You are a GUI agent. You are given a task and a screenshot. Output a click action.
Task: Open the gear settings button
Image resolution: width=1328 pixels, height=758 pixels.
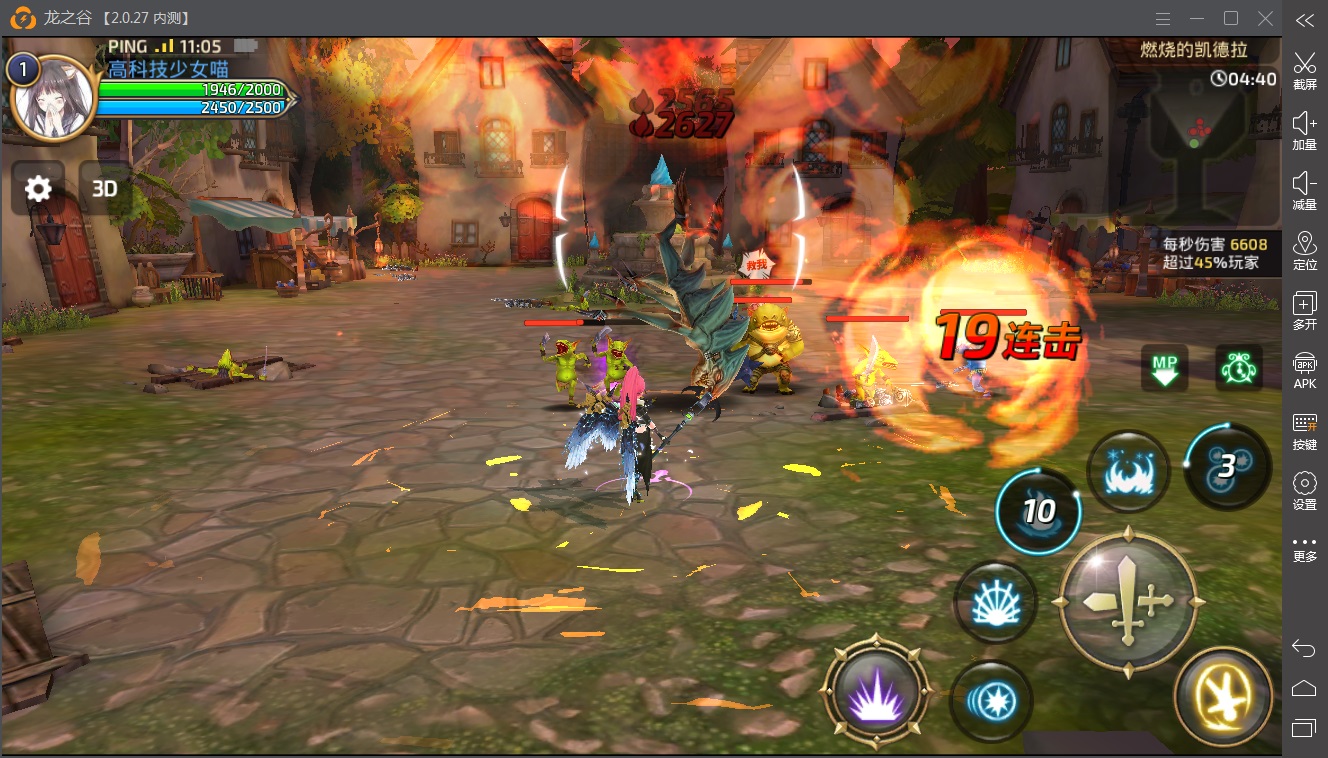[x=38, y=188]
